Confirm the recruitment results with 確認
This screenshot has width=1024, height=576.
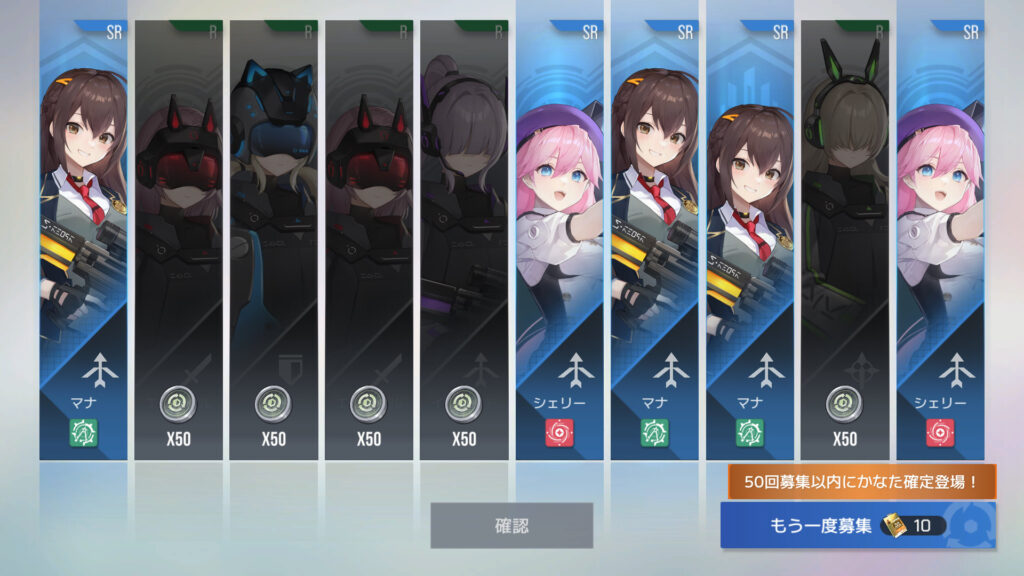(x=511, y=525)
